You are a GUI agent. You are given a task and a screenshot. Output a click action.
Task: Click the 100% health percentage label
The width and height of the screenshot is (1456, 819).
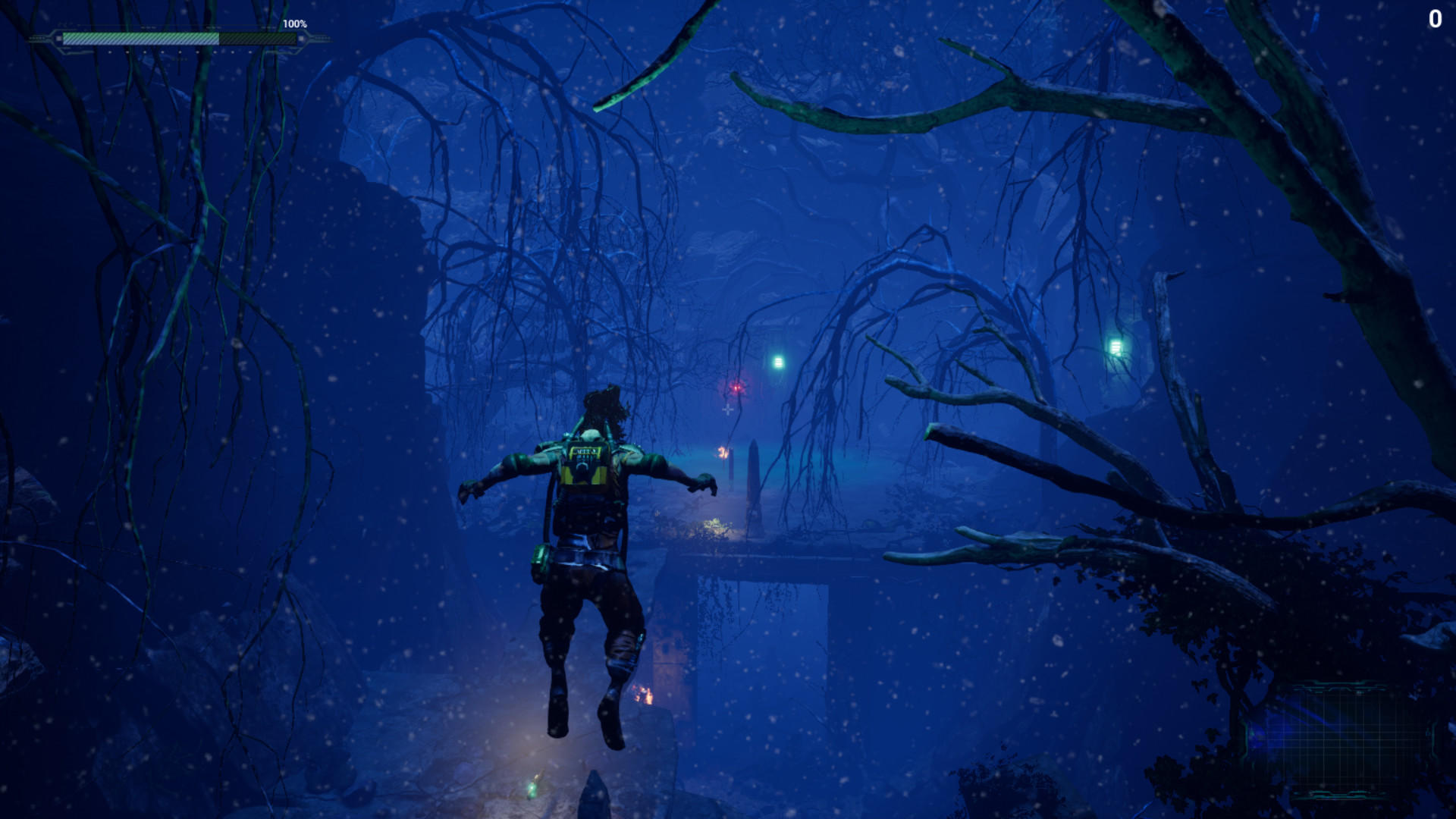pos(294,24)
